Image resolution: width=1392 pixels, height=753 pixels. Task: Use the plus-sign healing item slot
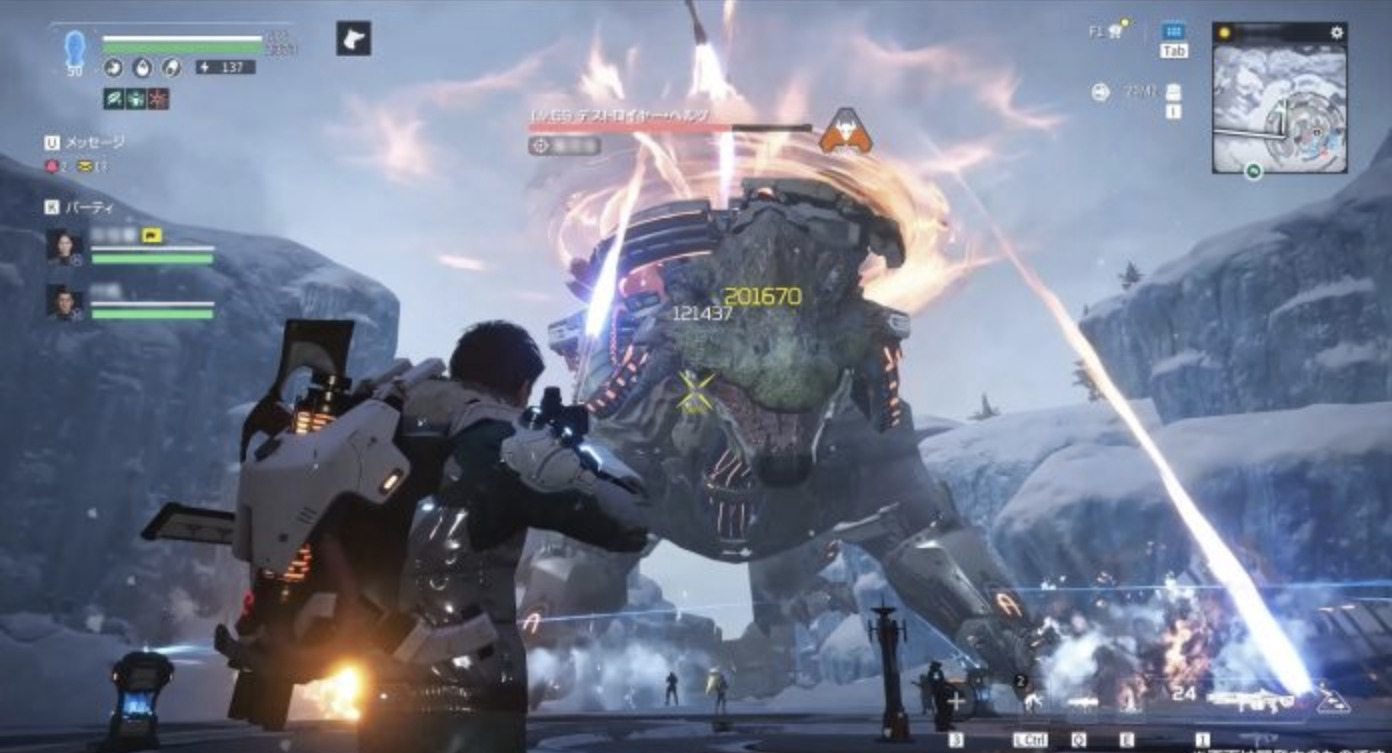[956, 701]
